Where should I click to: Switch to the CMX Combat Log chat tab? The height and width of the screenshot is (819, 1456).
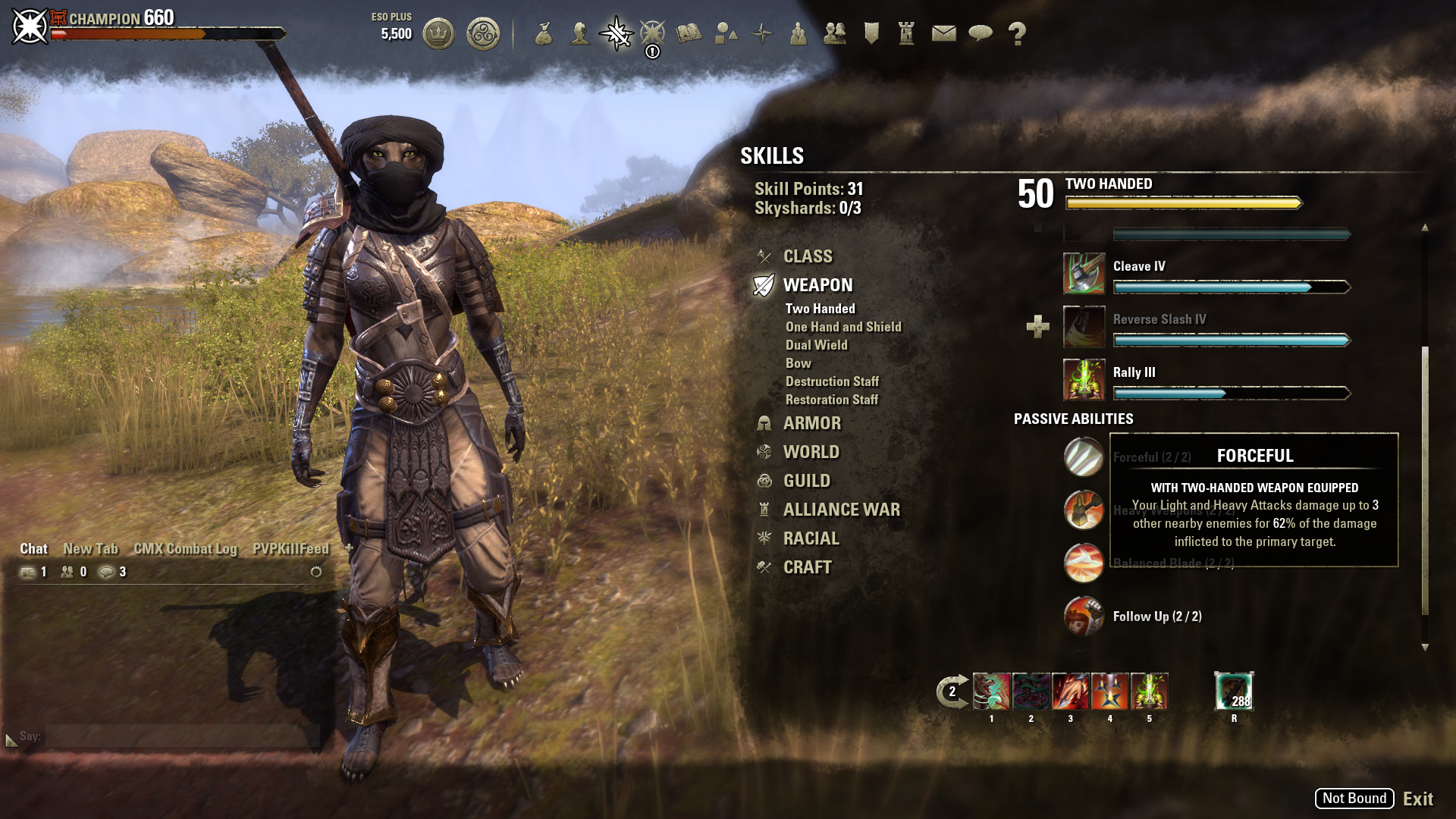pos(185,549)
